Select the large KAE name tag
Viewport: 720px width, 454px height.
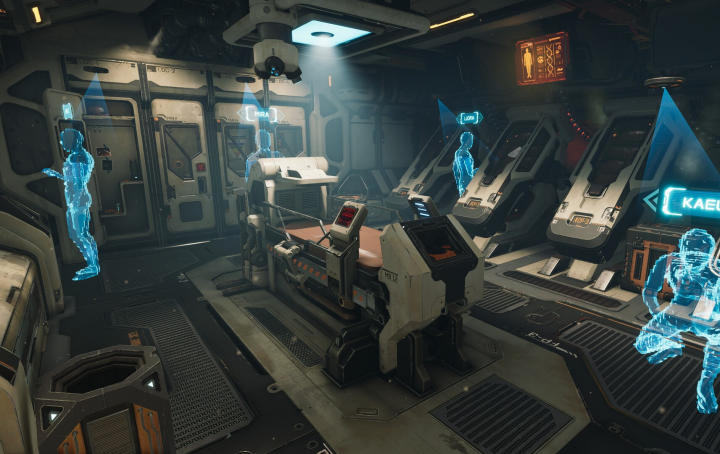click(x=688, y=203)
